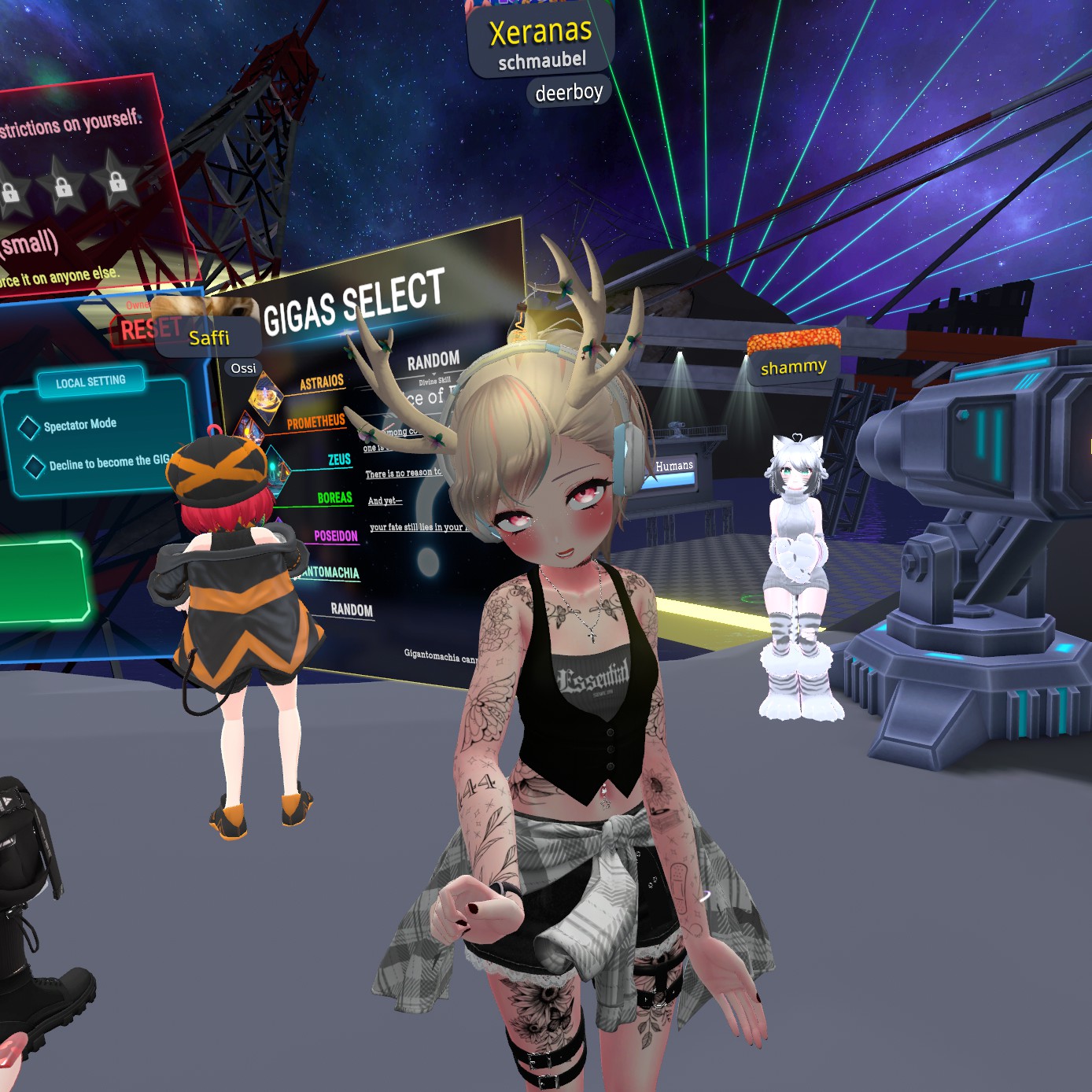Toggle Decline to become the Gigas
The image size is (1092, 1092).
[x=34, y=467]
